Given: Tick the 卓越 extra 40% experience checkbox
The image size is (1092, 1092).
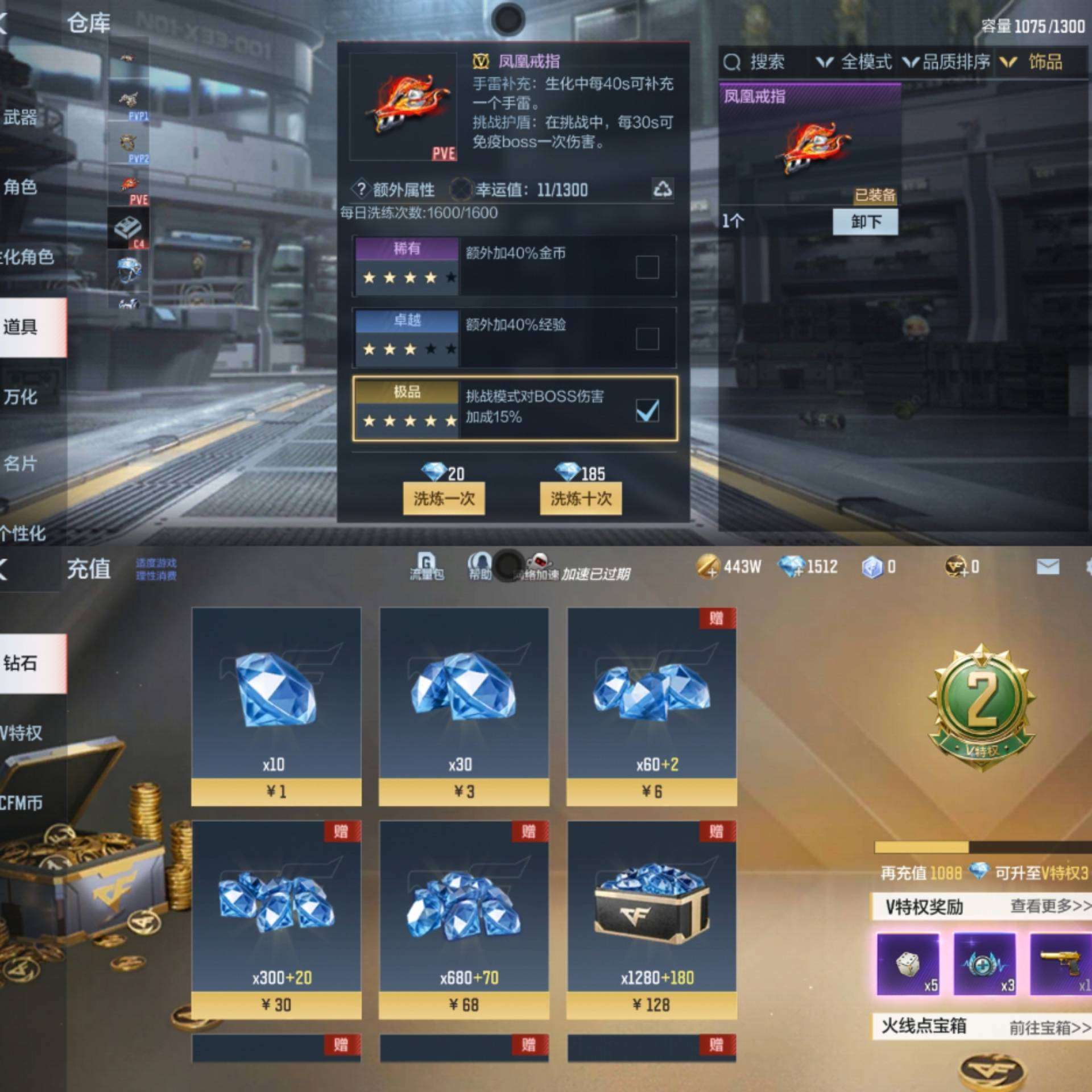Looking at the screenshot, I should [647, 339].
